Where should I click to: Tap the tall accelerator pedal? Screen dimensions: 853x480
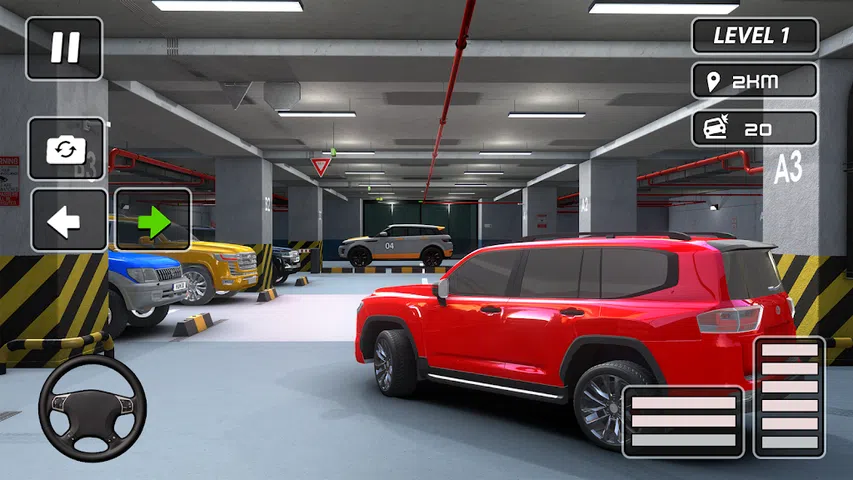tap(789, 397)
